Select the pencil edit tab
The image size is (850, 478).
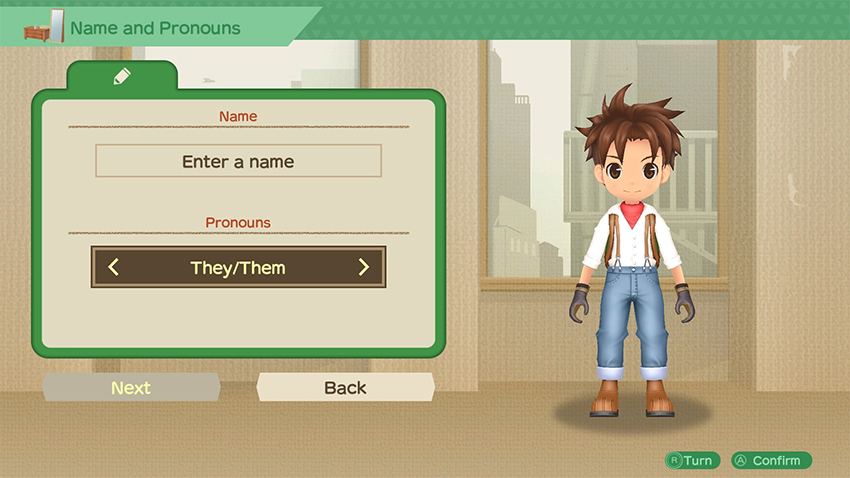pos(122,76)
